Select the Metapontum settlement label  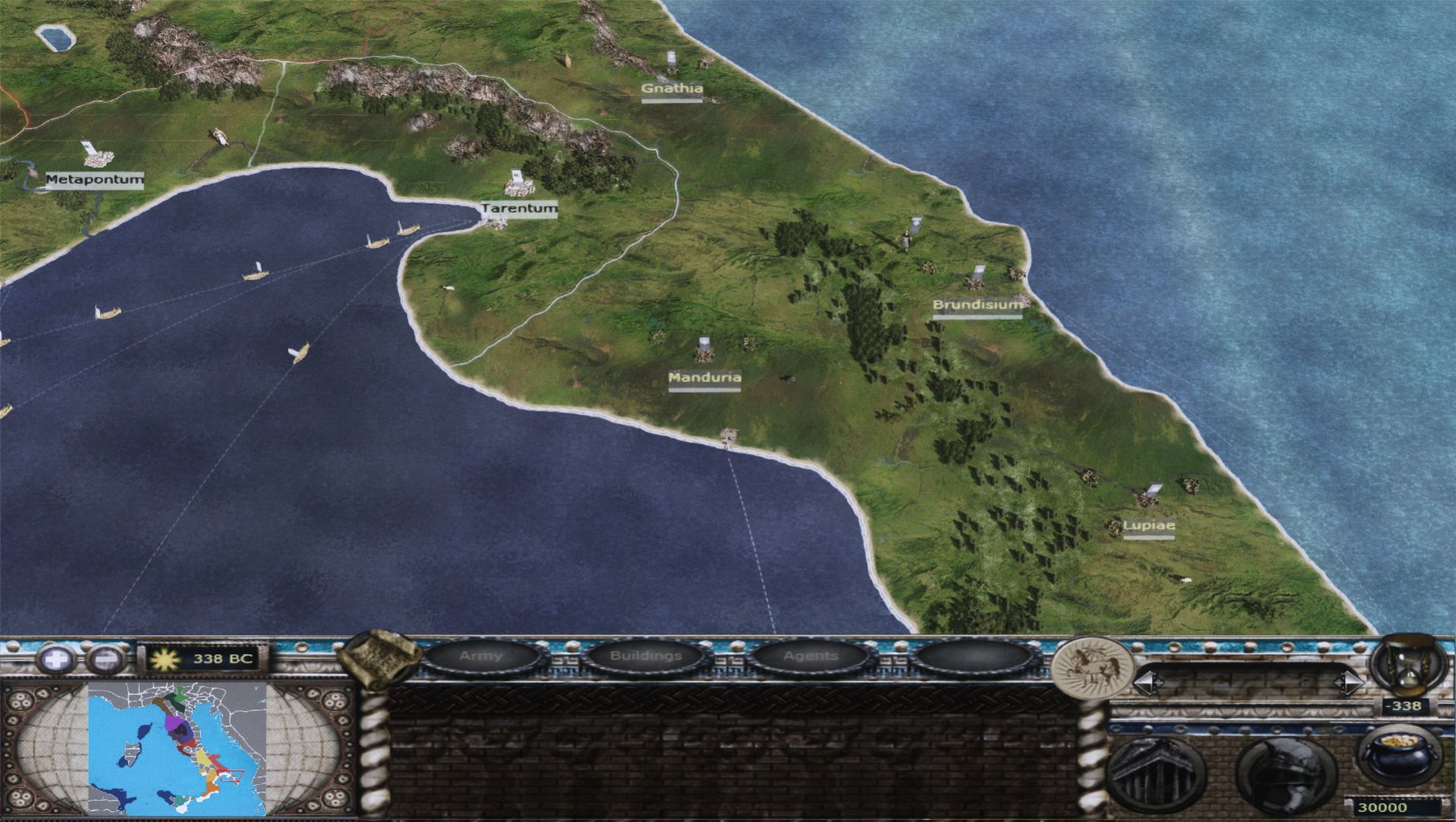(x=94, y=180)
